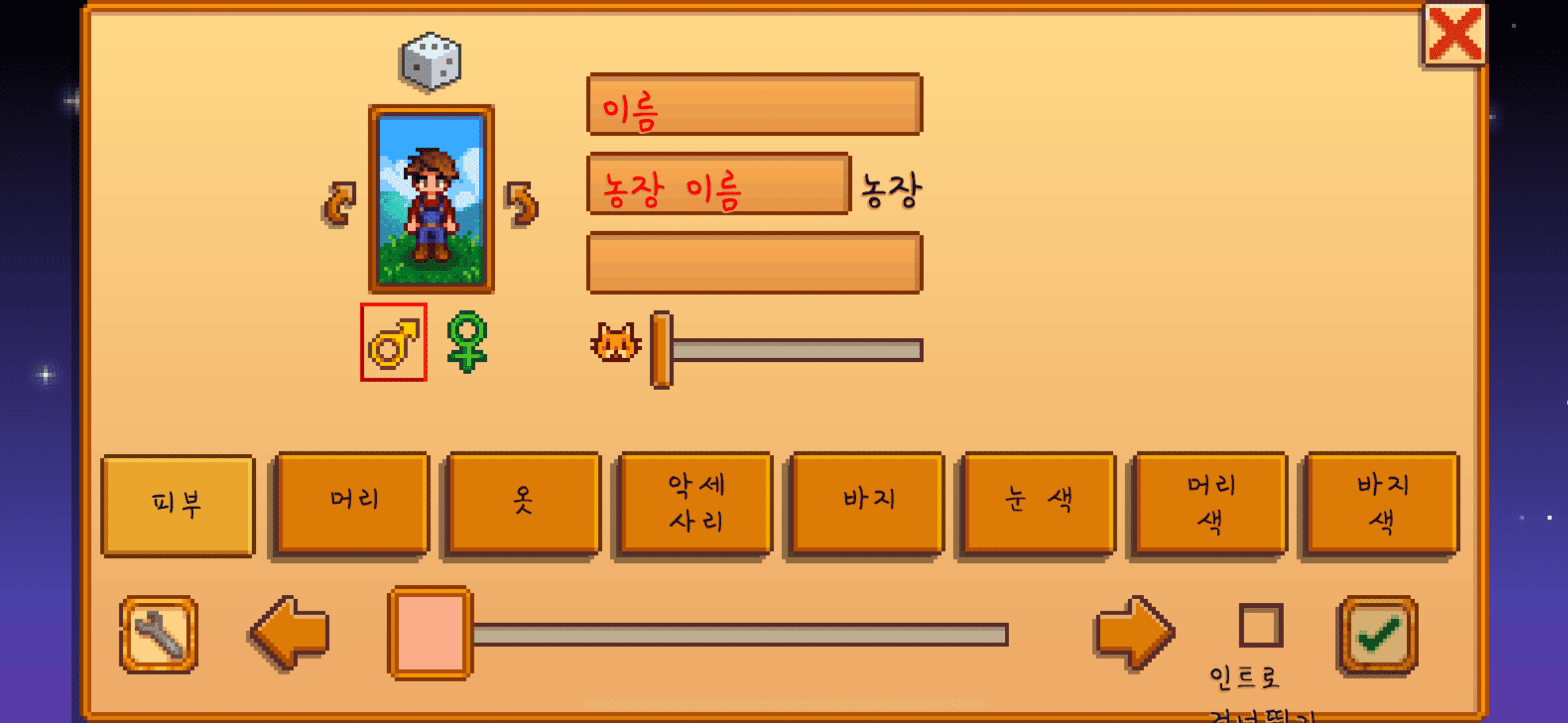Open advanced options with the wrench icon
This screenshot has height=723, width=1568.
[158, 636]
